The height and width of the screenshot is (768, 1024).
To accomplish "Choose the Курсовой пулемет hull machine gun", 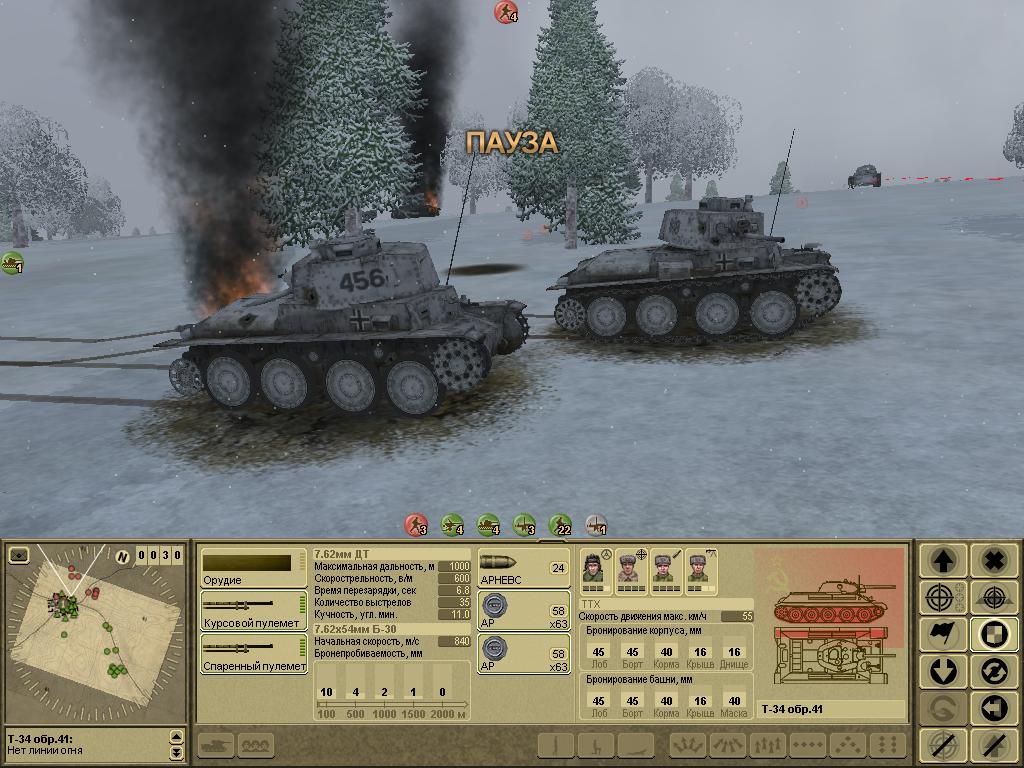I will pyautogui.click(x=253, y=610).
